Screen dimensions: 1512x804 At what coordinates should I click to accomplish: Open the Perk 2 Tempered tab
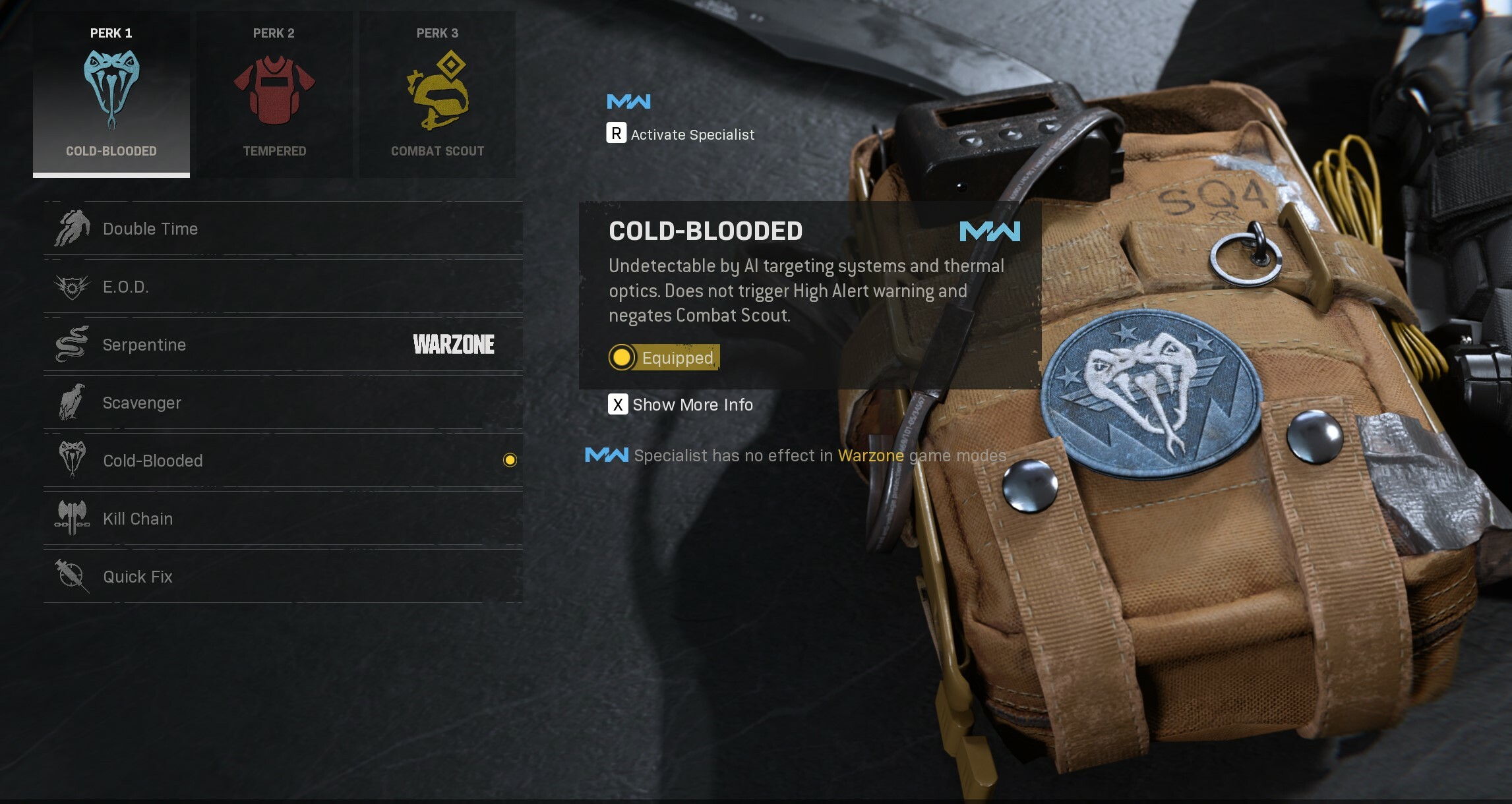[274, 94]
